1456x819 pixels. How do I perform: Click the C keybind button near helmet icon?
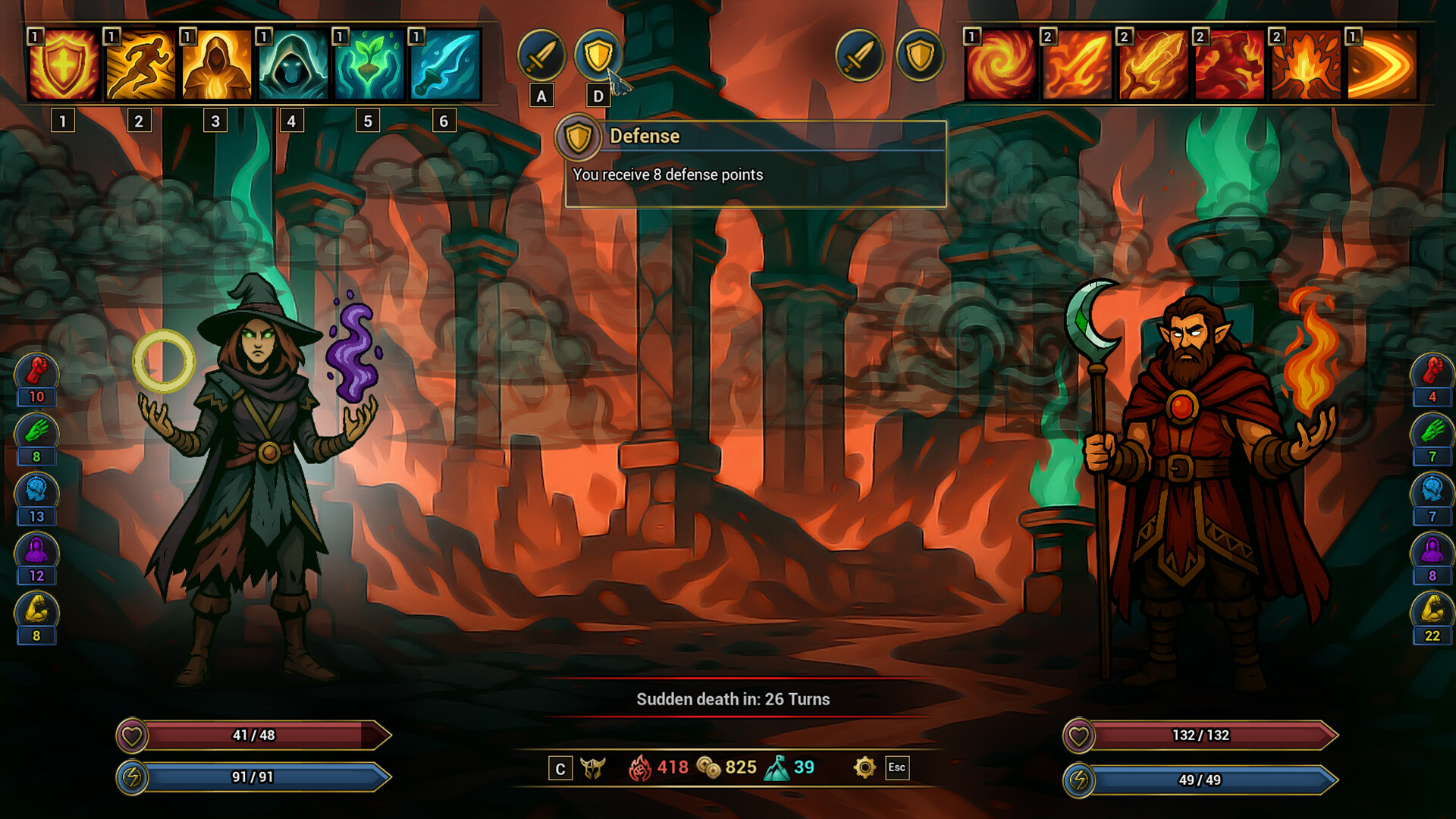click(x=560, y=768)
